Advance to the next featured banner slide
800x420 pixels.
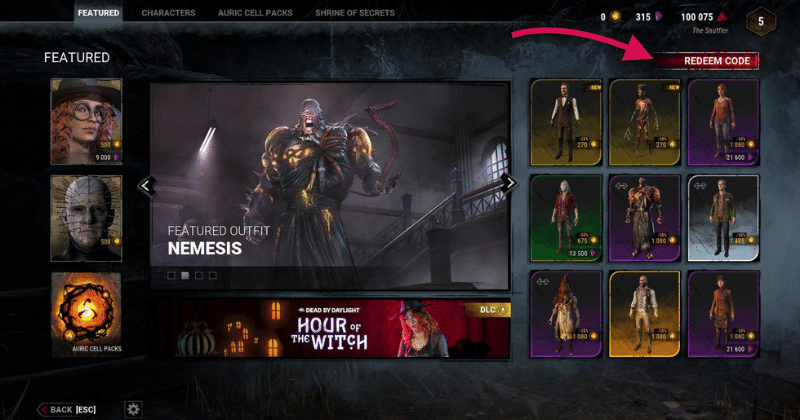(x=512, y=183)
